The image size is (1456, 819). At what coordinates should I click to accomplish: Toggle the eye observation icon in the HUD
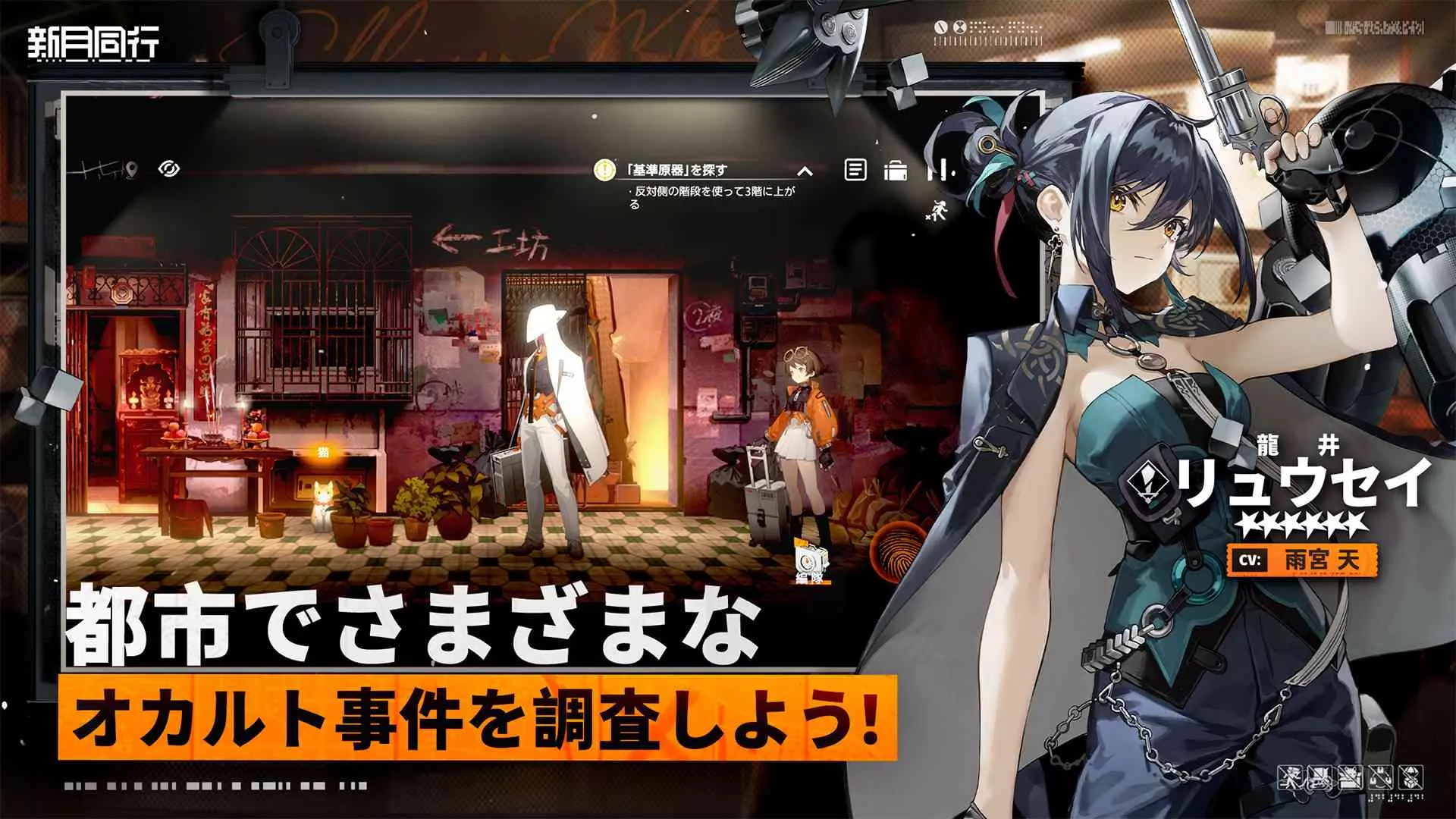tap(170, 168)
